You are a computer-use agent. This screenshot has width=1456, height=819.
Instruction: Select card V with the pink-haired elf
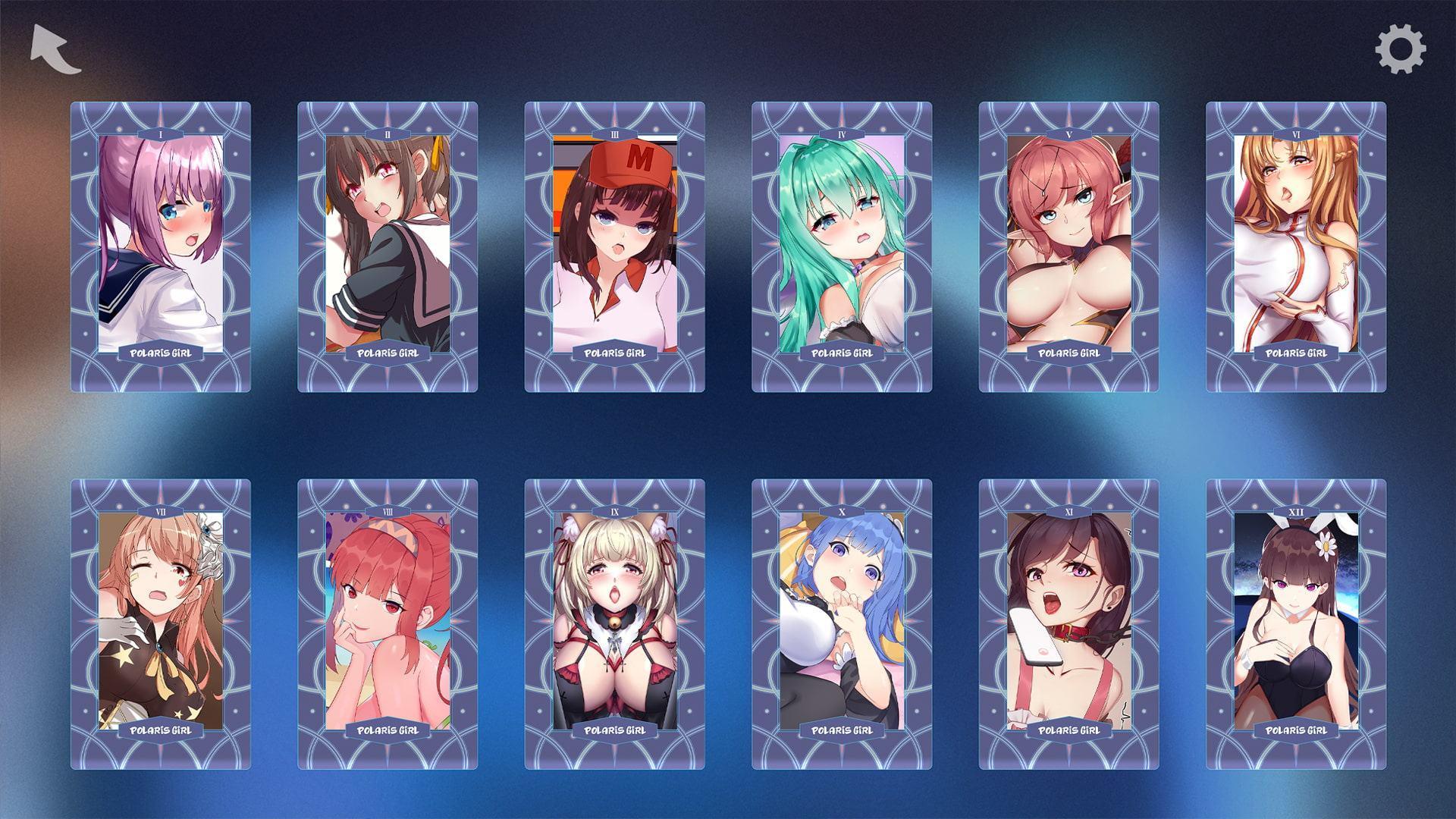point(1068,246)
